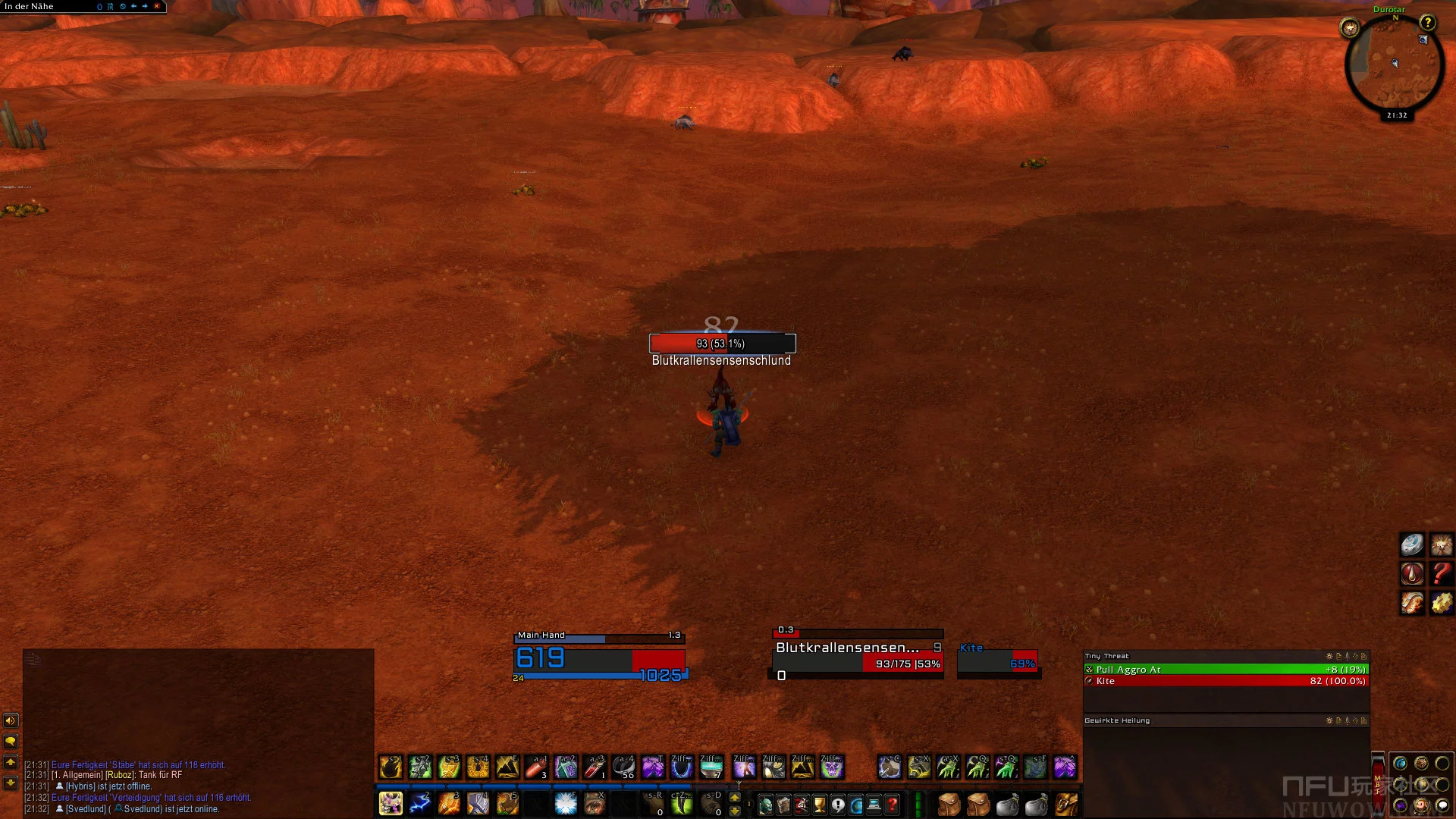Cast the lightning bolt spell
The image size is (1456, 819).
(419, 804)
